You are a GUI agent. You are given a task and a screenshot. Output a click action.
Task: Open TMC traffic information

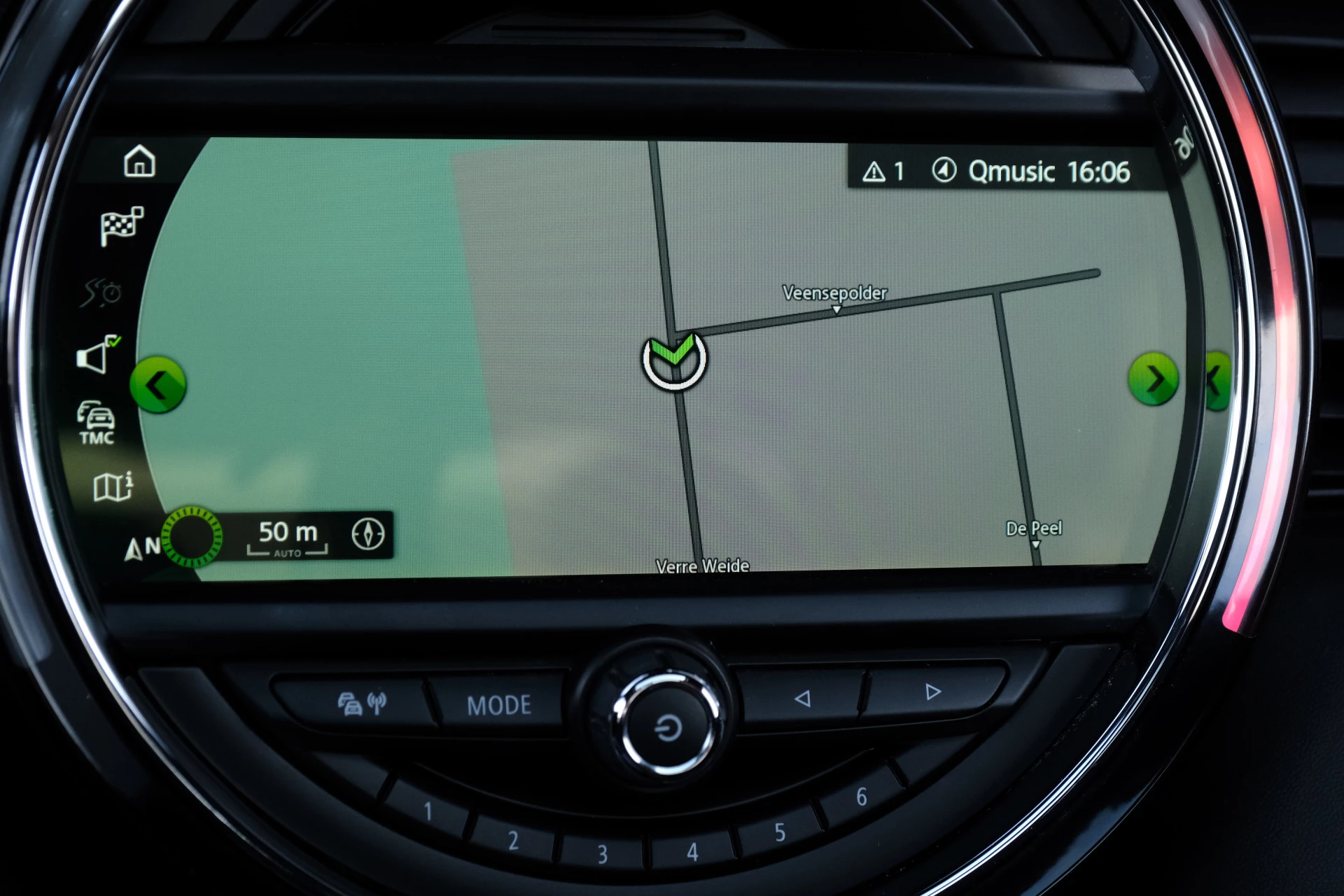[x=97, y=423]
